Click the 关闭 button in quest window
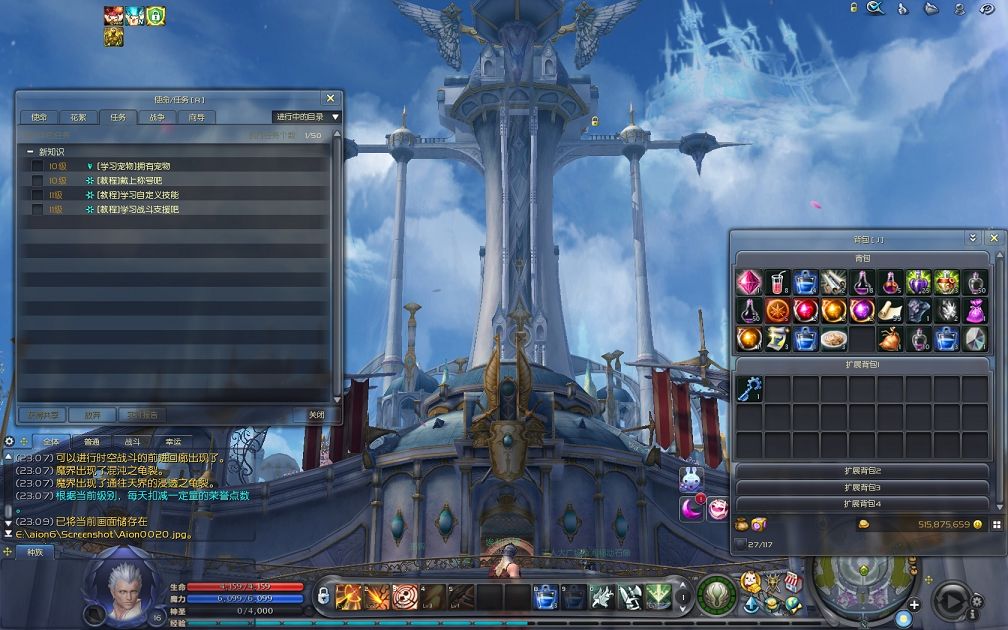Screen dimensions: 1008x630 click(x=316, y=414)
